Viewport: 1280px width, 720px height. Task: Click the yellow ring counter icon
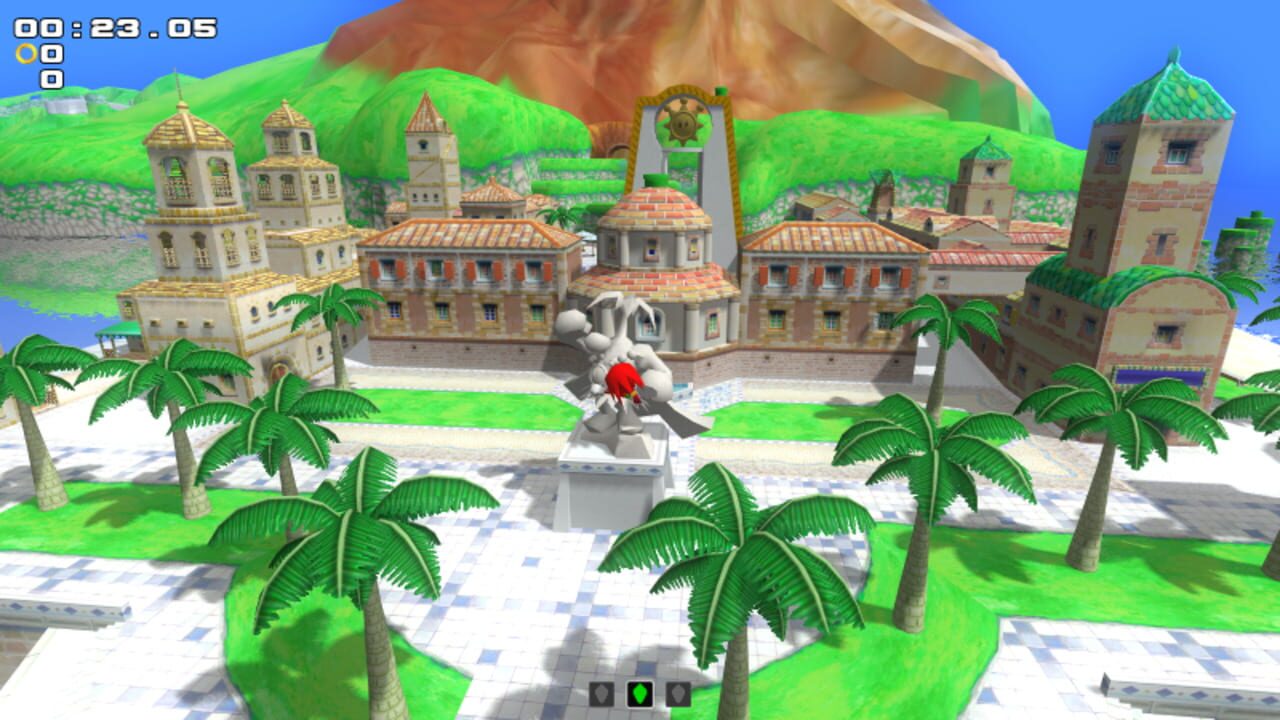pyautogui.click(x=26, y=54)
